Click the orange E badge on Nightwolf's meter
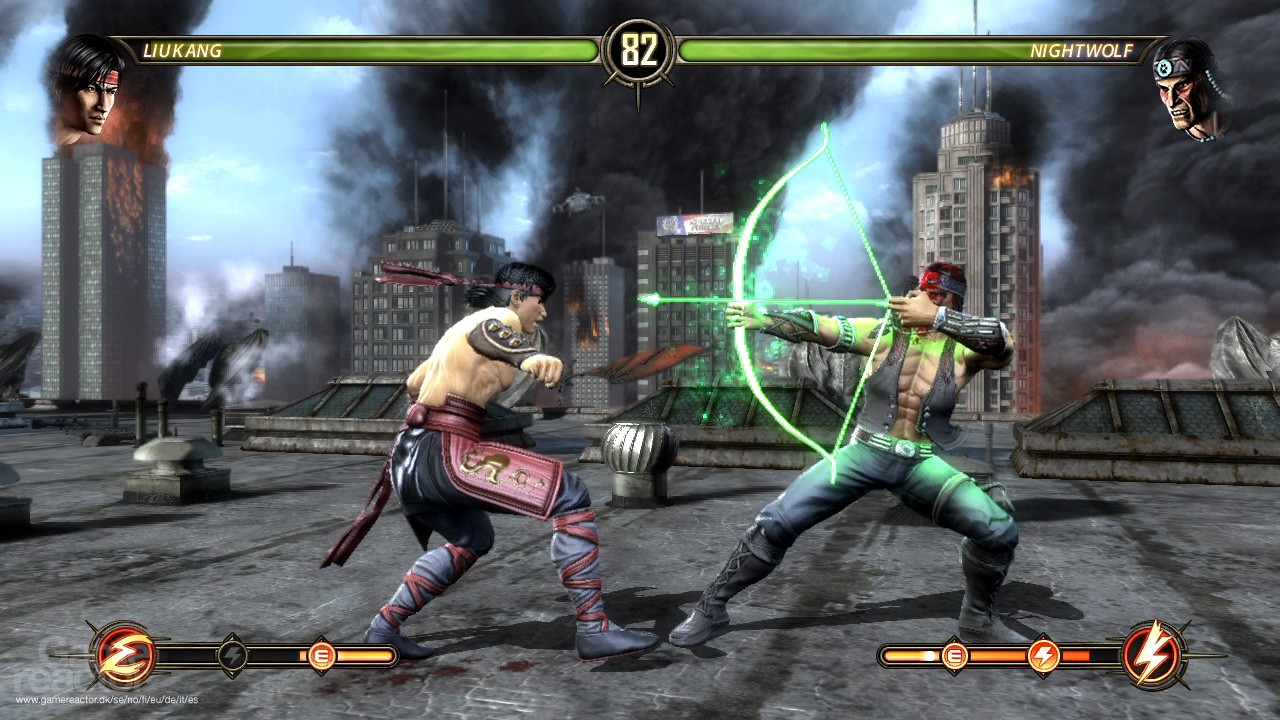This screenshot has width=1280, height=720. [954, 656]
